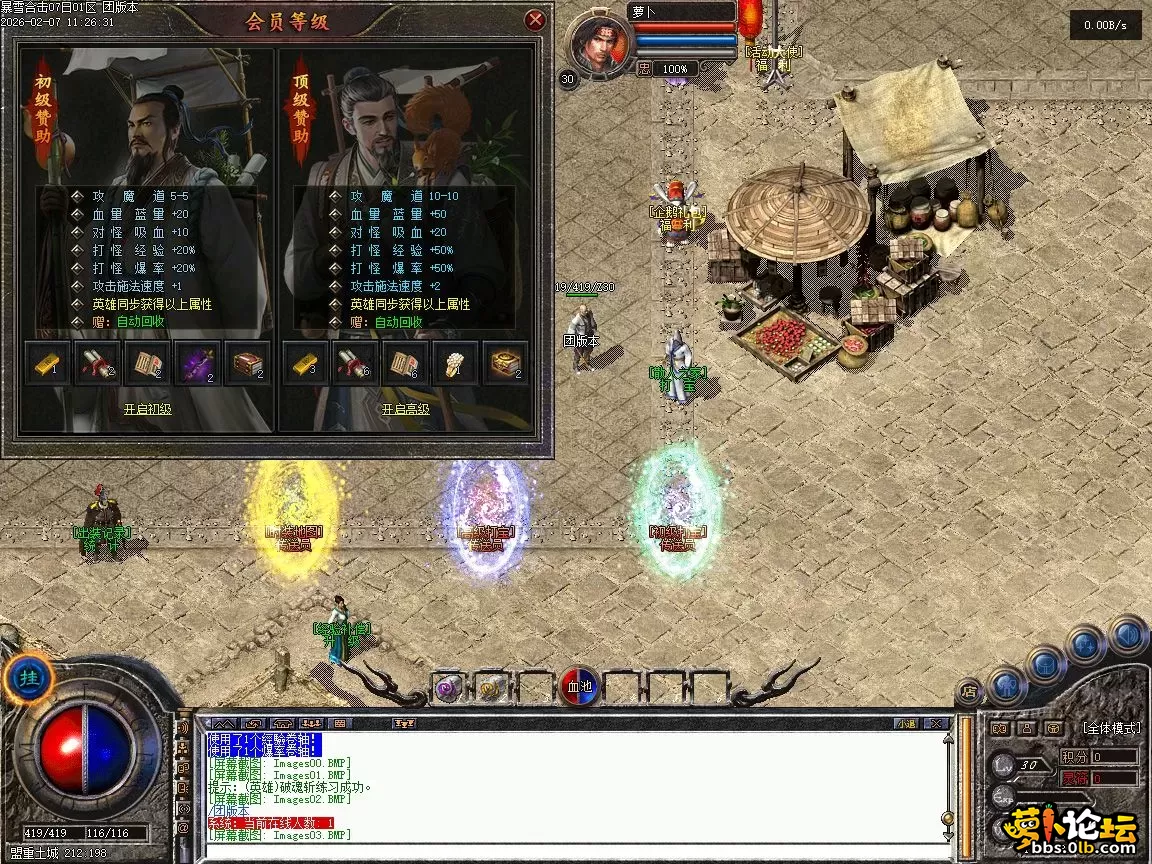Select the three gold bars reward slot
Viewport: 1152px width, 864px height.
pyautogui.click(x=304, y=364)
